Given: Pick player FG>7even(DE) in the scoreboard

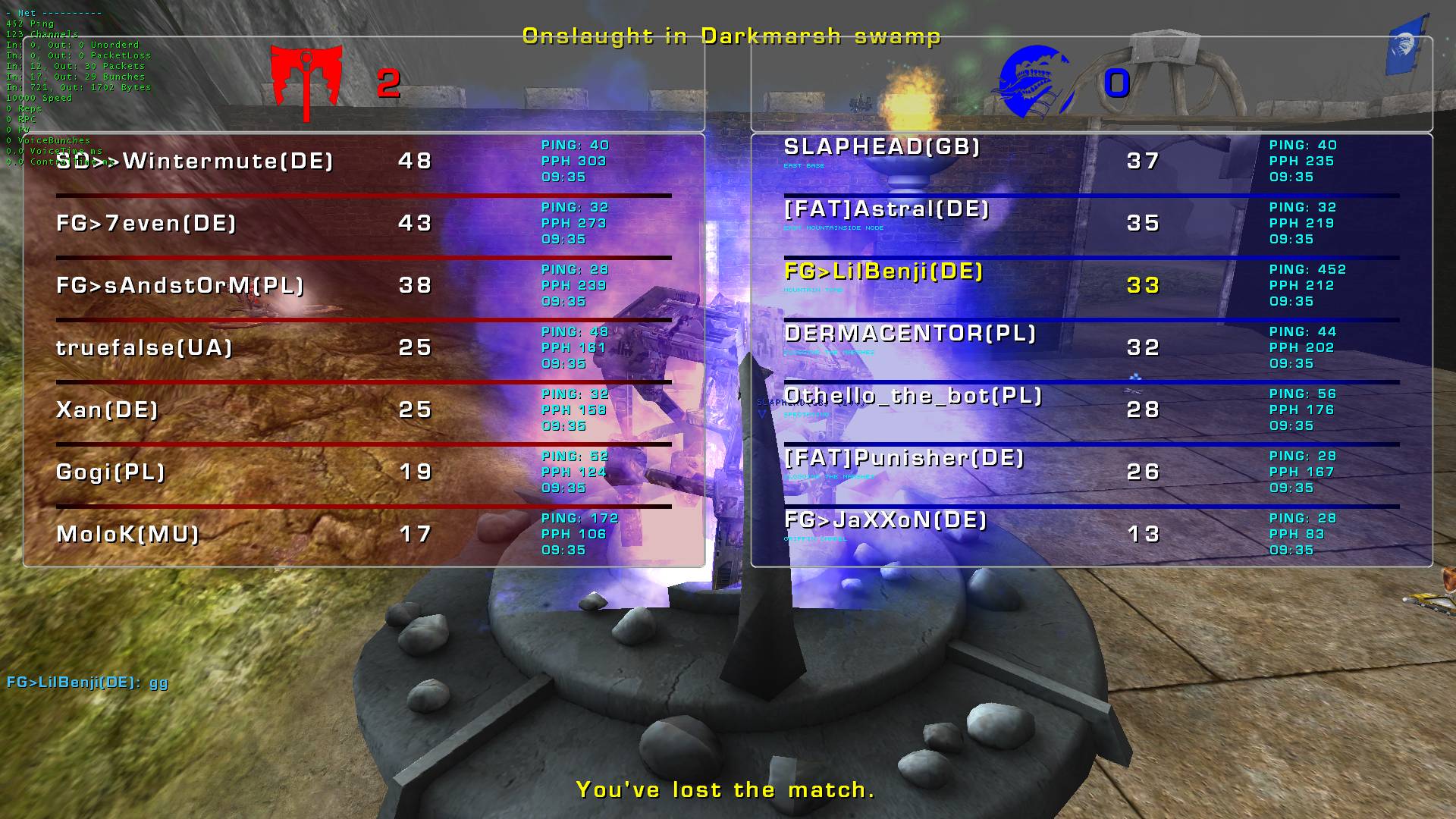Looking at the screenshot, I should 146,224.
